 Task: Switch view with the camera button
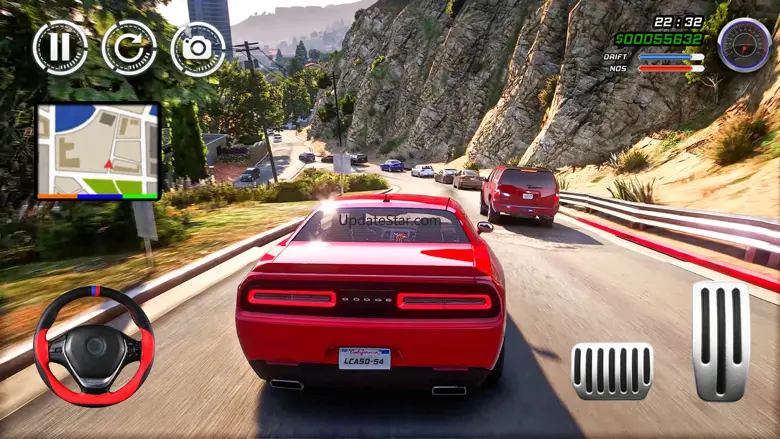click(198, 48)
